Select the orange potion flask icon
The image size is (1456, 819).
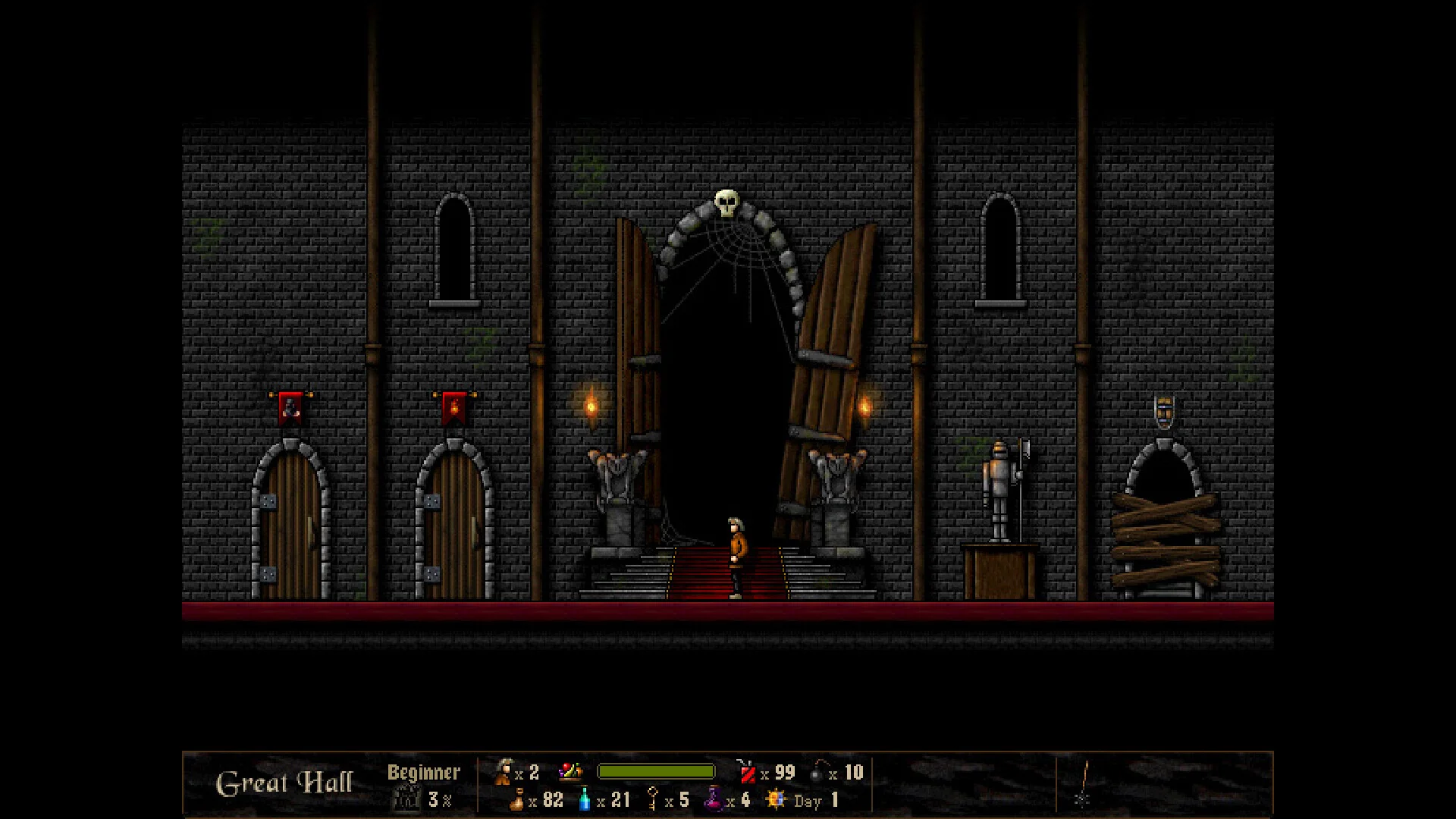tap(517, 799)
